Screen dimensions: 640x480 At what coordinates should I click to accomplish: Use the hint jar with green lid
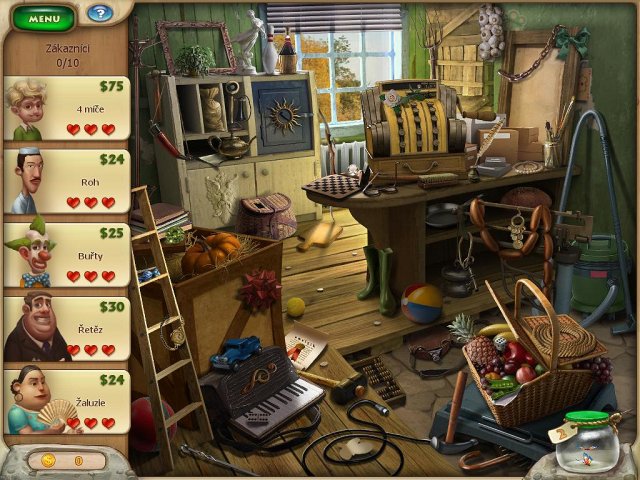click(x=591, y=441)
